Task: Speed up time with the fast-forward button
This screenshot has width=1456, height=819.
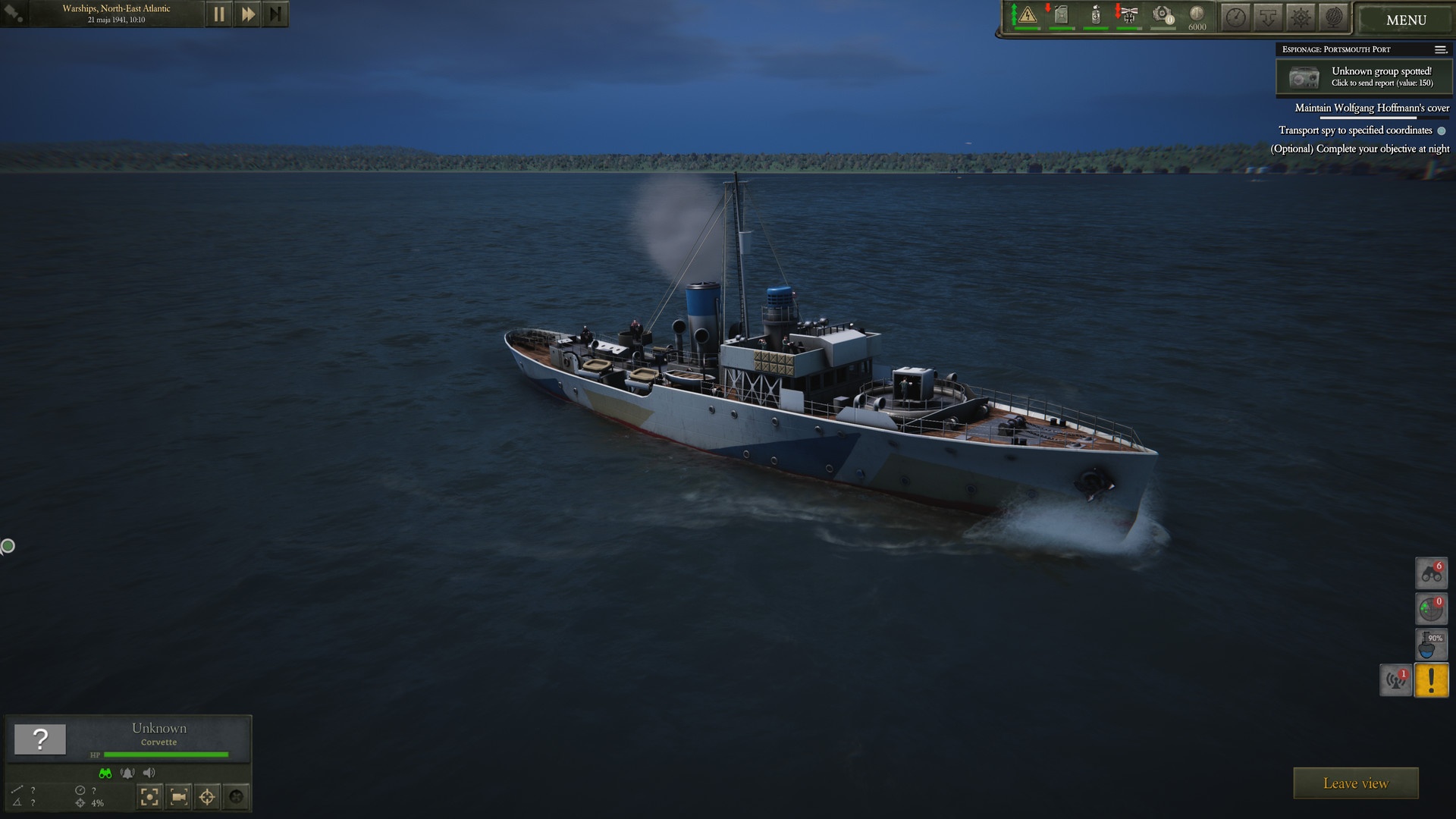Action: coord(247,14)
